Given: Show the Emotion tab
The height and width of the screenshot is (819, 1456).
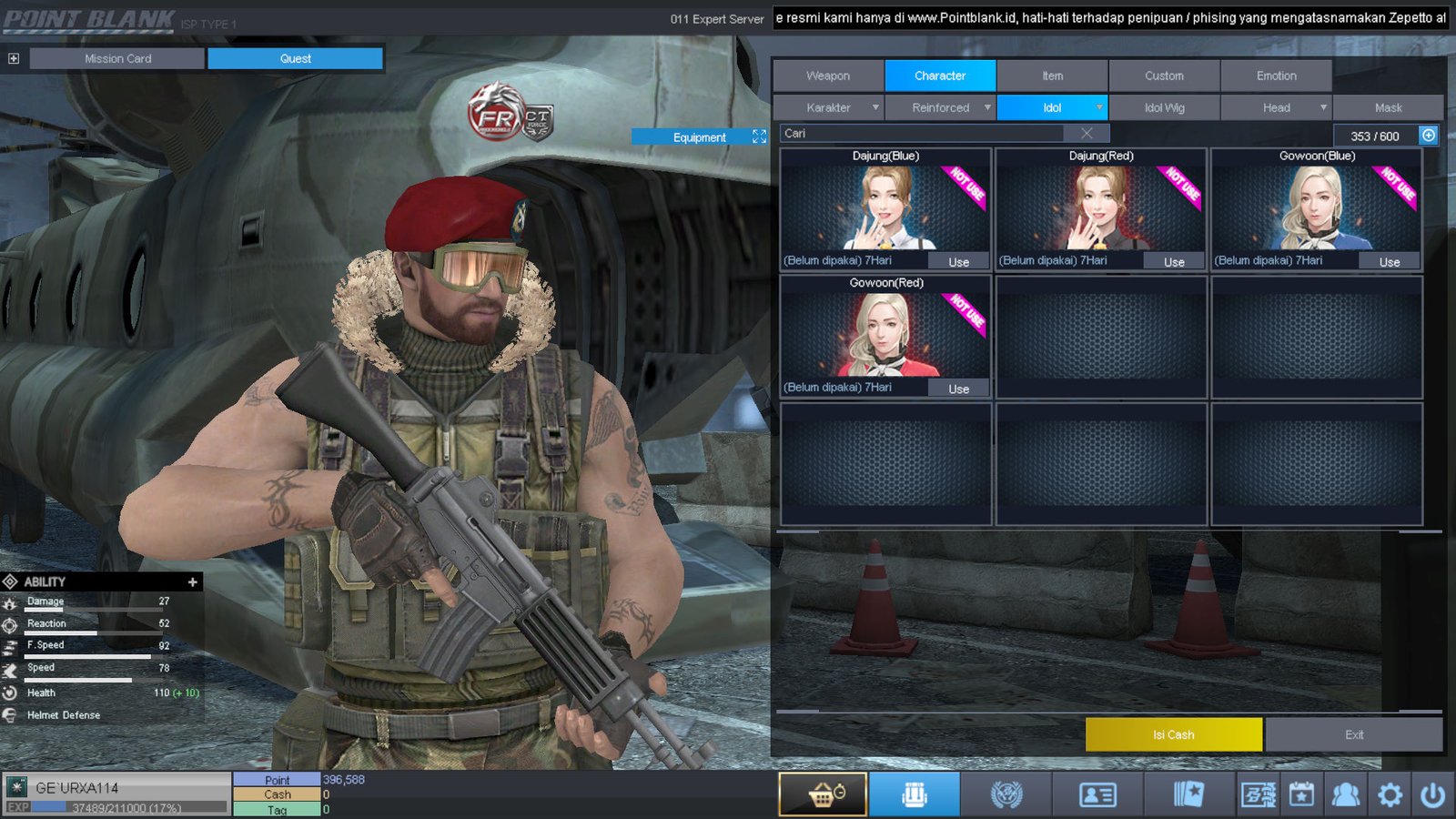Looking at the screenshot, I should [1276, 76].
